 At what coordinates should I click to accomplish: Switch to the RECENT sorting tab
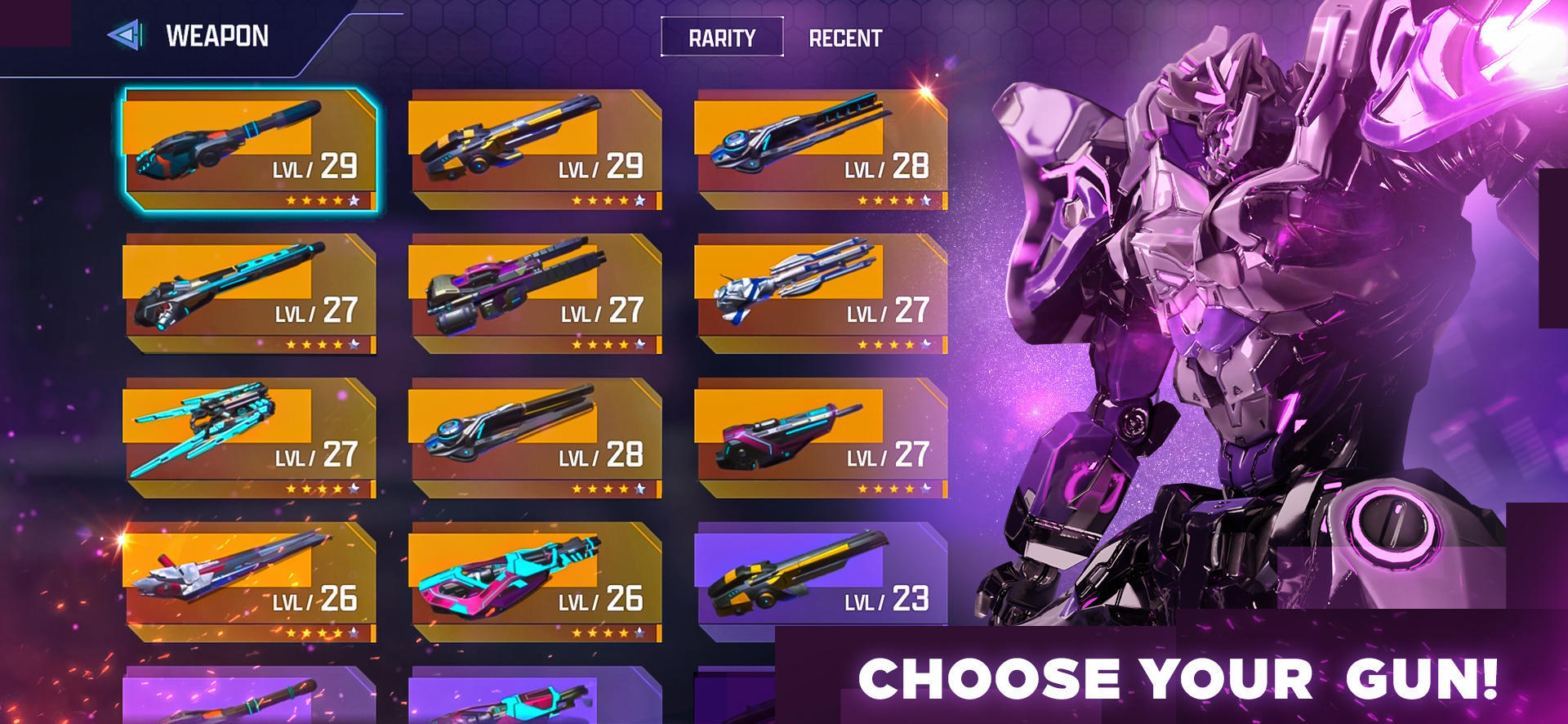(845, 37)
